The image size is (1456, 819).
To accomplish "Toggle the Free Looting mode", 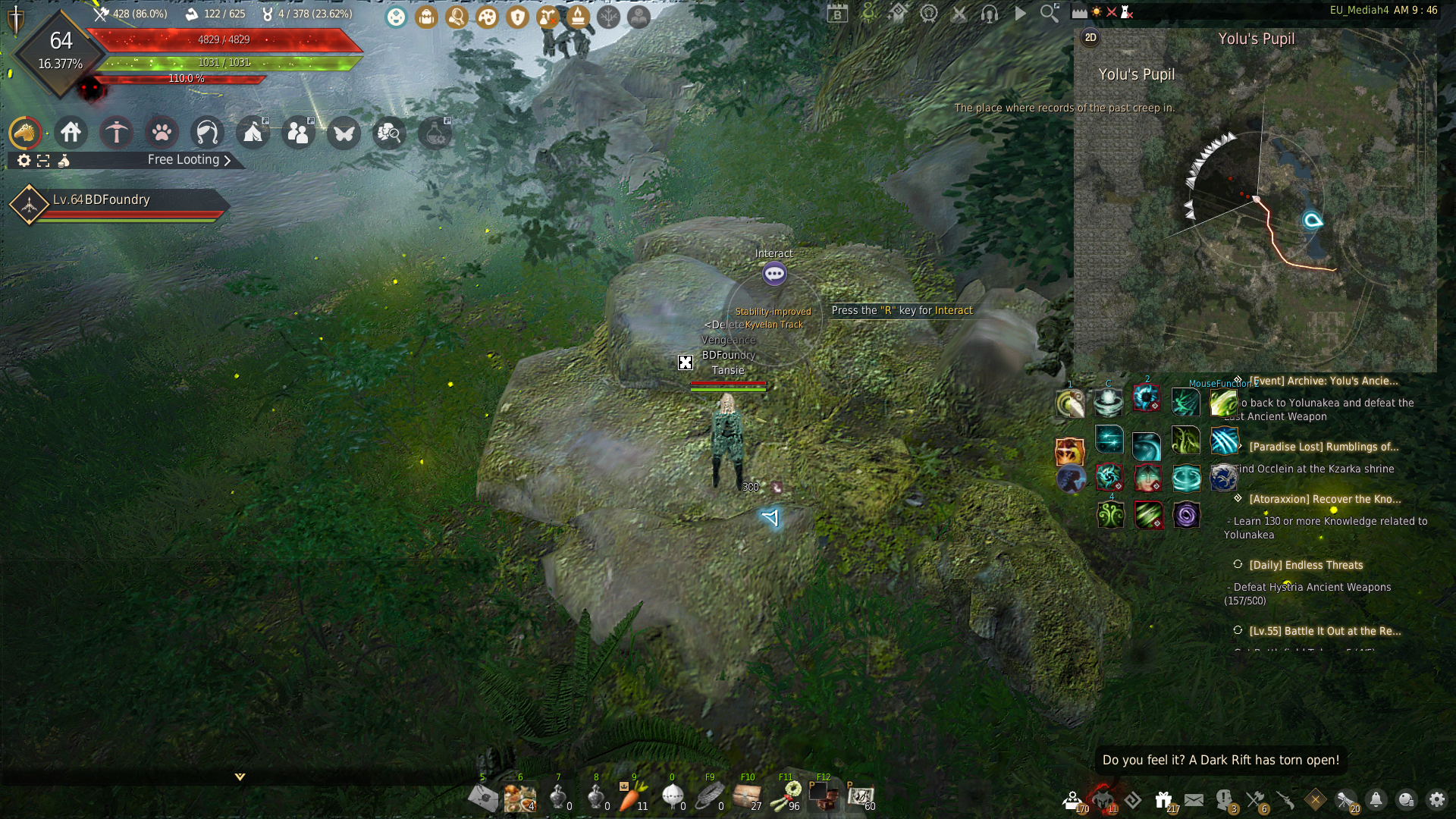I will (188, 160).
